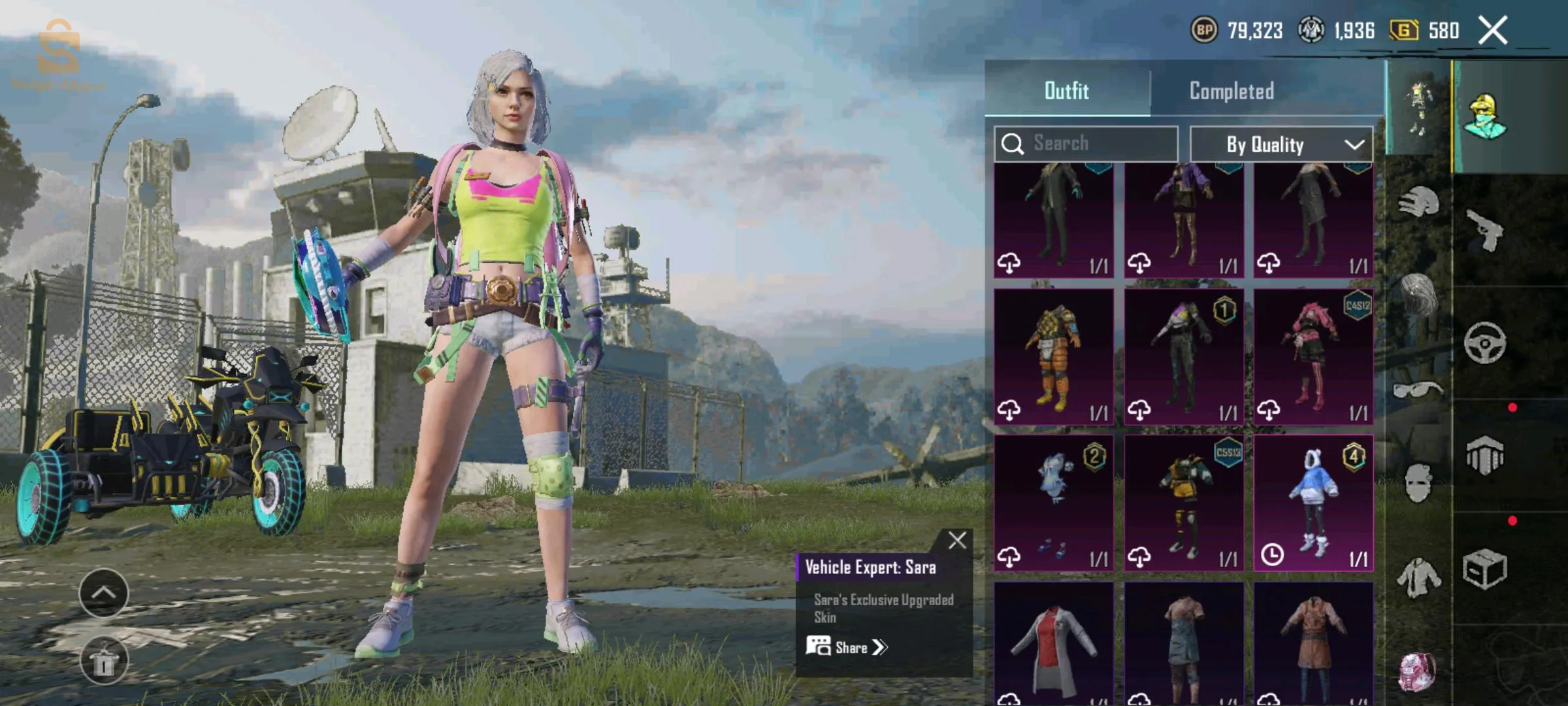Screen dimensions: 1568x706
Task: Choose the pink-haired C4S12 outfit
Action: 1313,356
